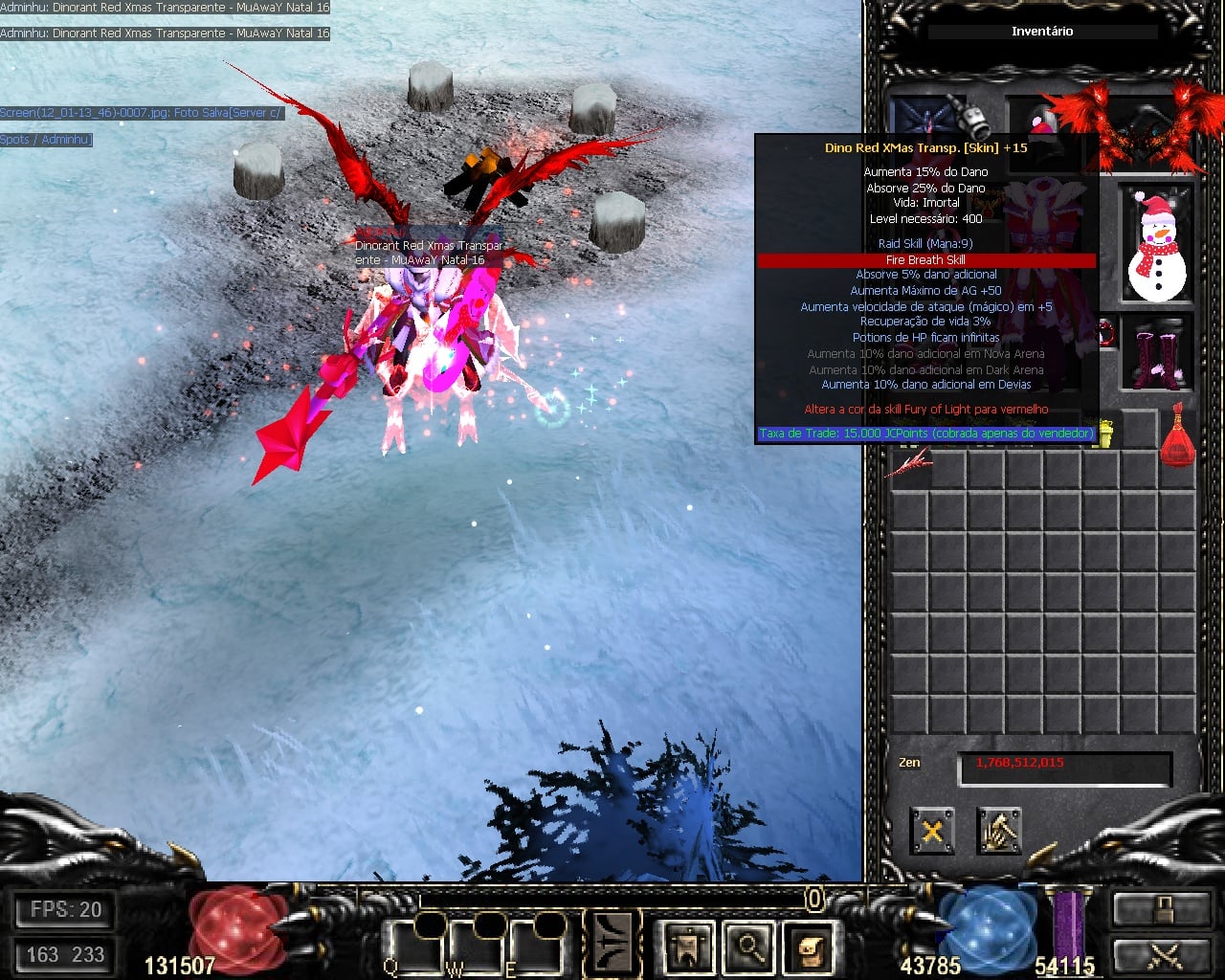Pick the red feather item in the inventory grid
Image resolution: width=1225 pixels, height=980 pixels.
(908, 466)
